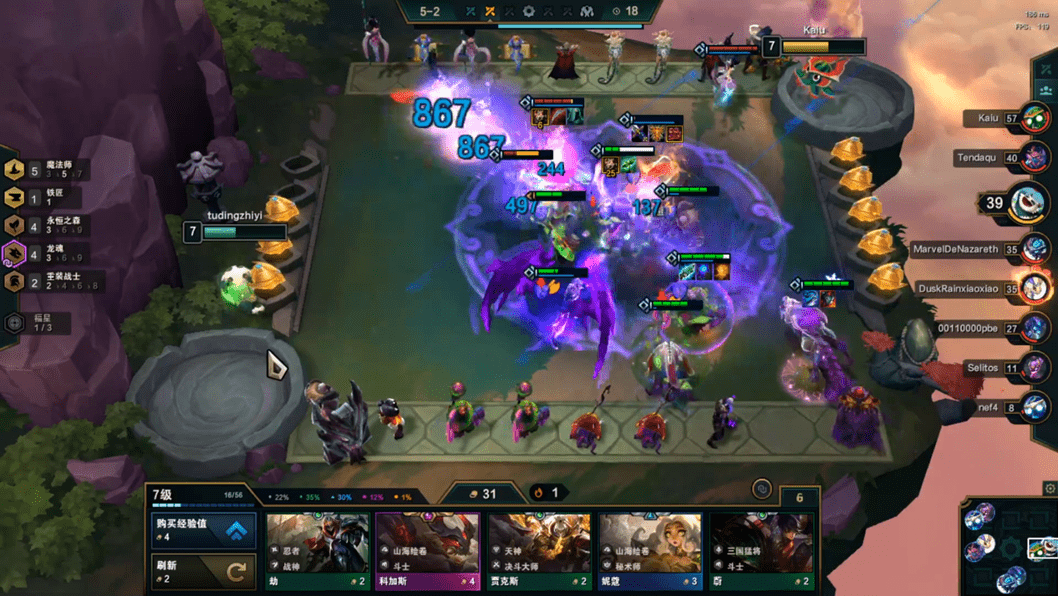1058x596 pixels.
Task: Select the 妮蔻 shop card
Action: click(x=650, y=550)
